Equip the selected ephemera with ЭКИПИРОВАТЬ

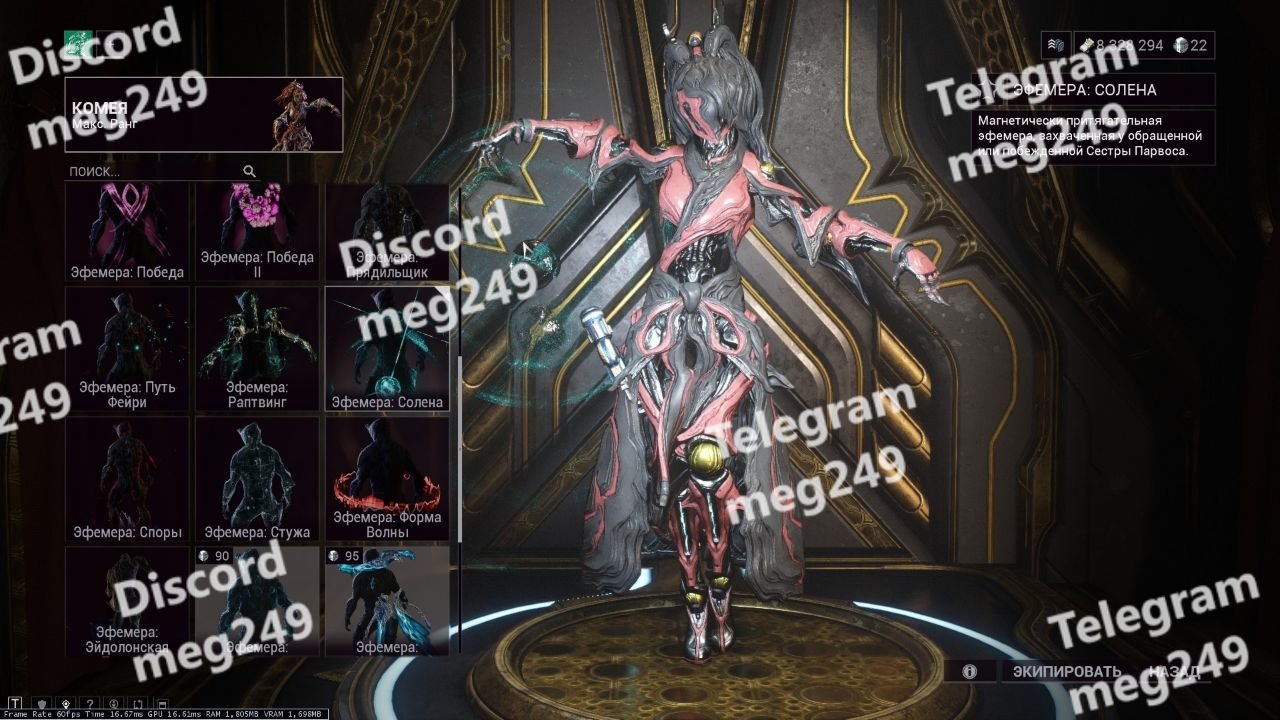tap(1066, 671)
